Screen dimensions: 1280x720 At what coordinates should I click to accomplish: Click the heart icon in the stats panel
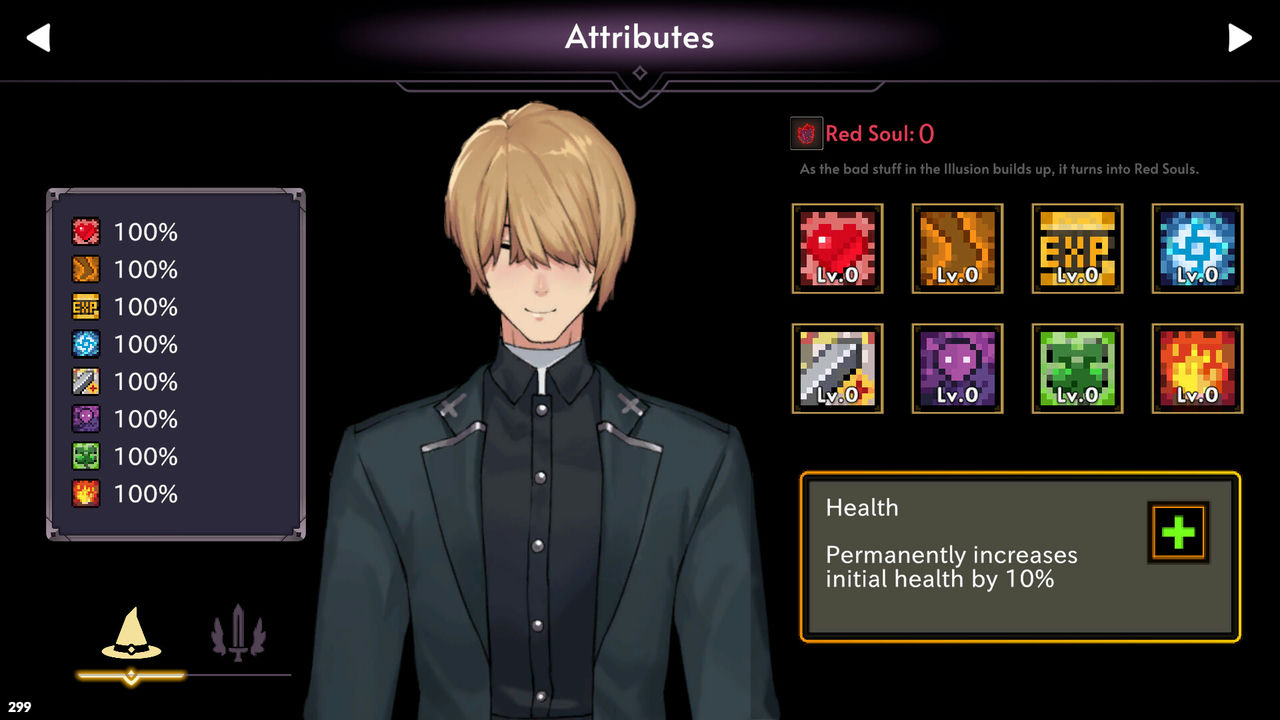(x=85, y=231)
